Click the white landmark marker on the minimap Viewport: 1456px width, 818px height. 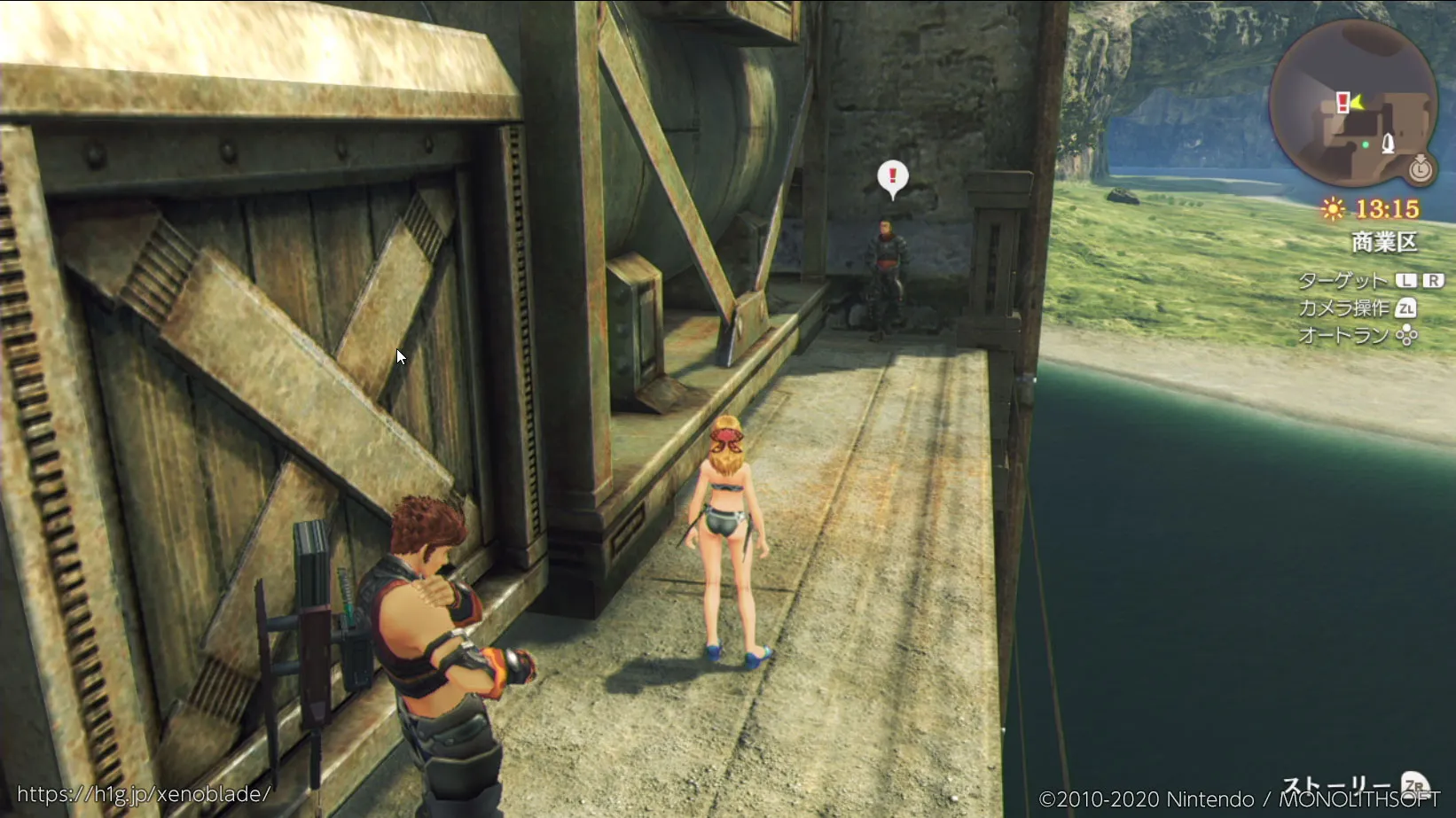[1388, 143]
